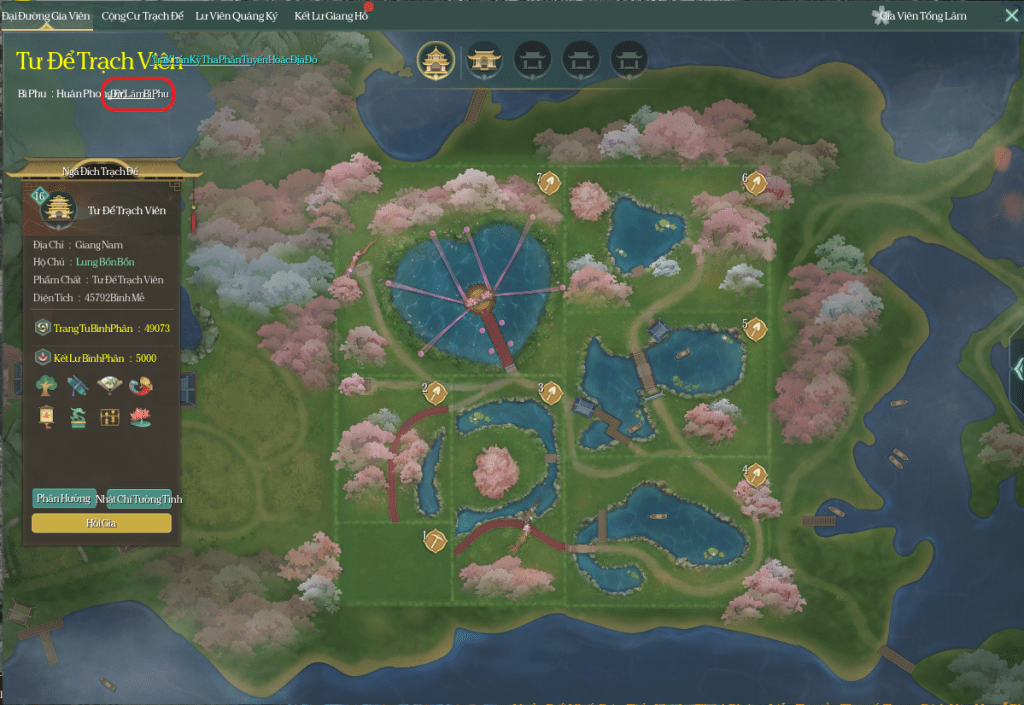Click the teal underlined link beside the title
The width and height of the screenshot is (1024, 705).
[235, 60]
